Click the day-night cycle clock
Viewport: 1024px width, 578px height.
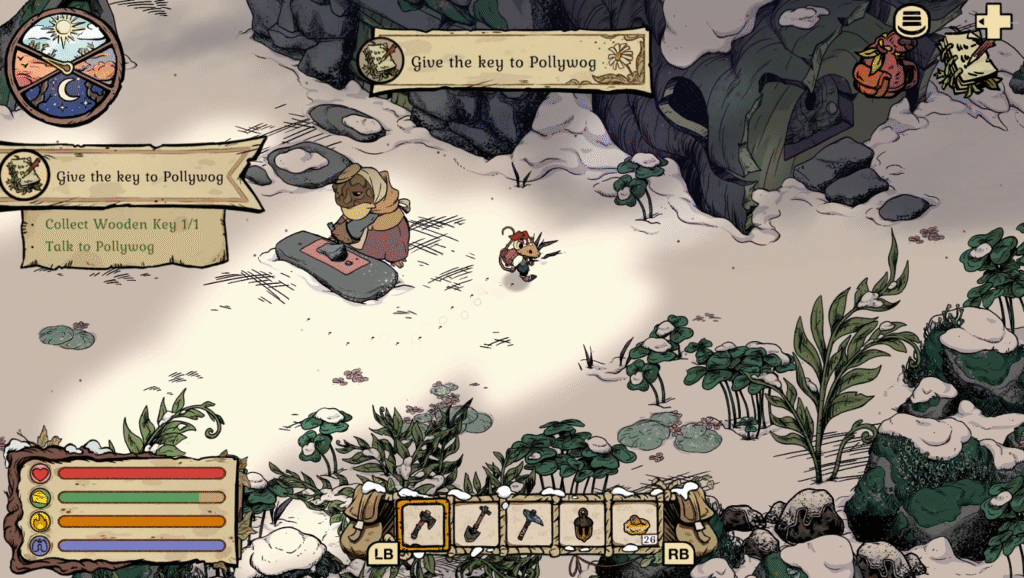click(64, 66)
